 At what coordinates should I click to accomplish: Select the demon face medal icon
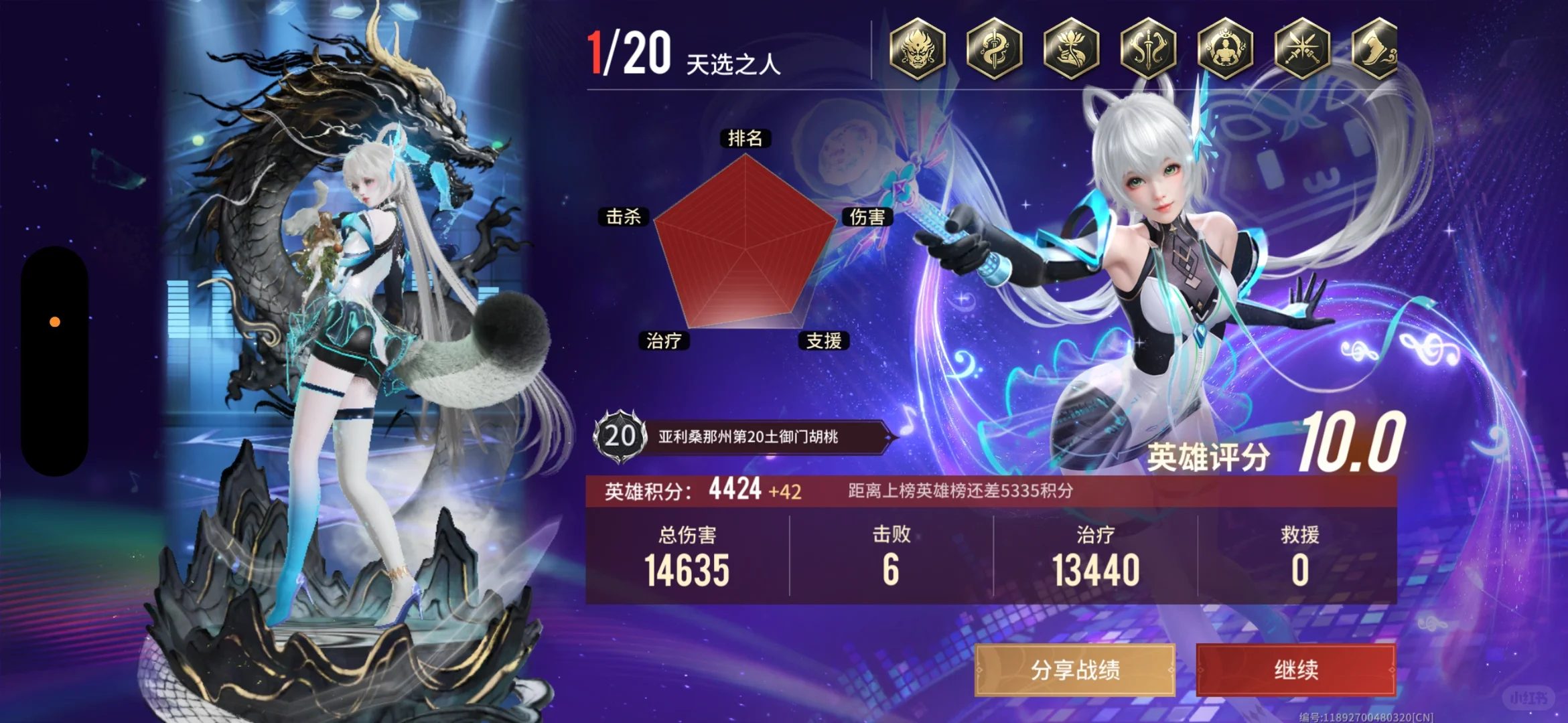(x=918, y=50)
